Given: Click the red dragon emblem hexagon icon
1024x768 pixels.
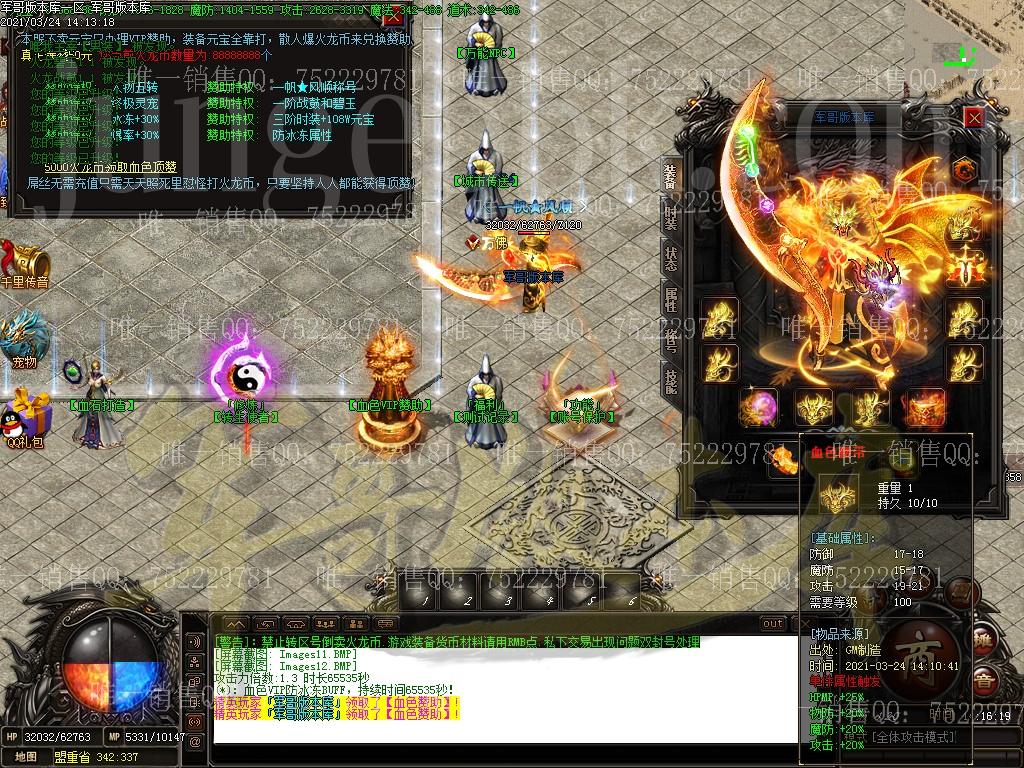Looking at the screenshot, I should tap(965, 167).
